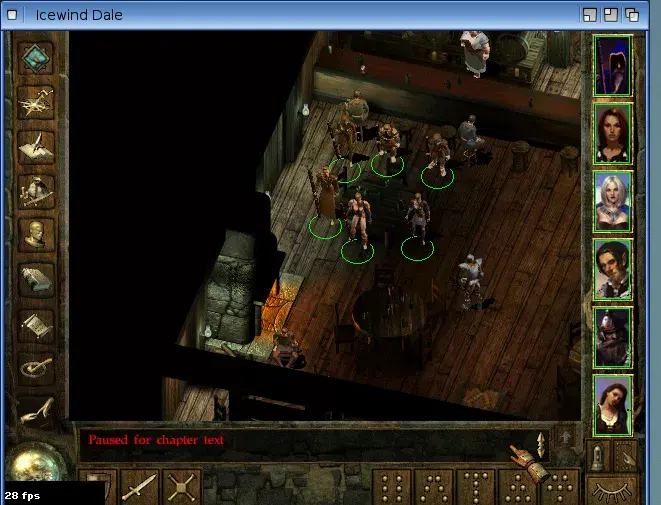Image resolution: width=661 pixels, height=505 pixels.
Task: Select the dark-haired man portrait
Action: coord(612,269)
